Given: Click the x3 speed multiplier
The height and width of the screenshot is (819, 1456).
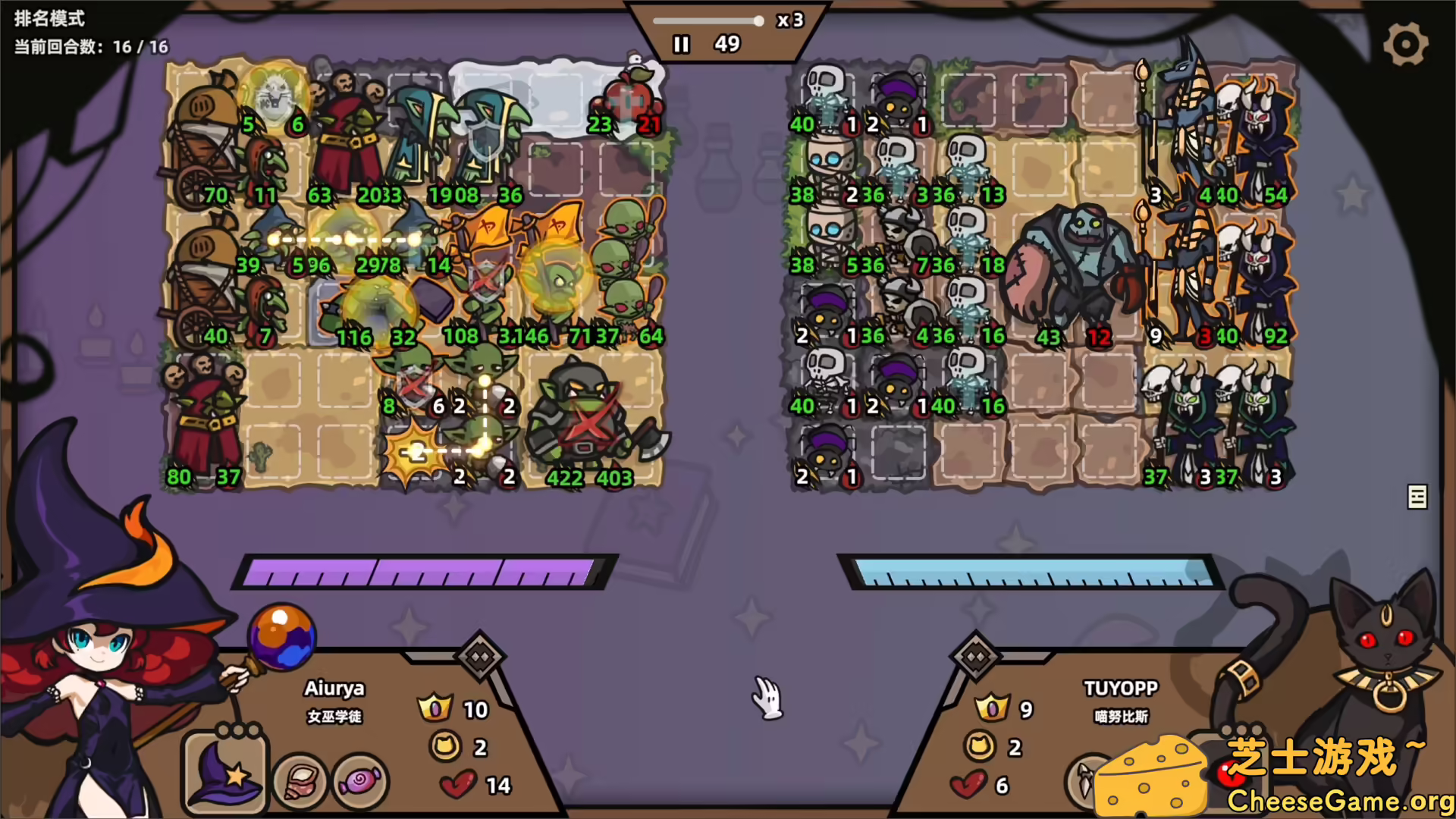Looking at the screenshot, I should point(789,21).
